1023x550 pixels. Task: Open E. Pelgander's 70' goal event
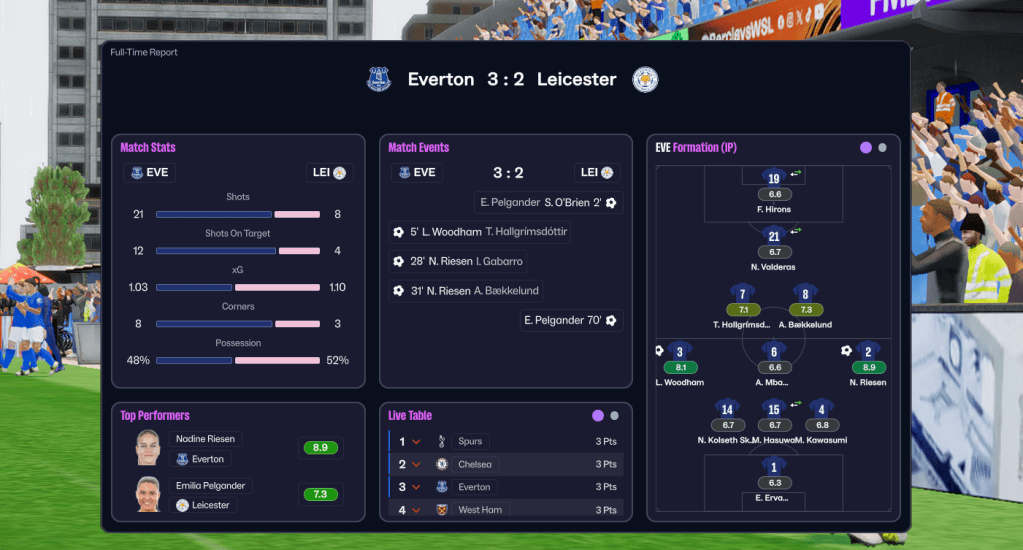(570, 321)
